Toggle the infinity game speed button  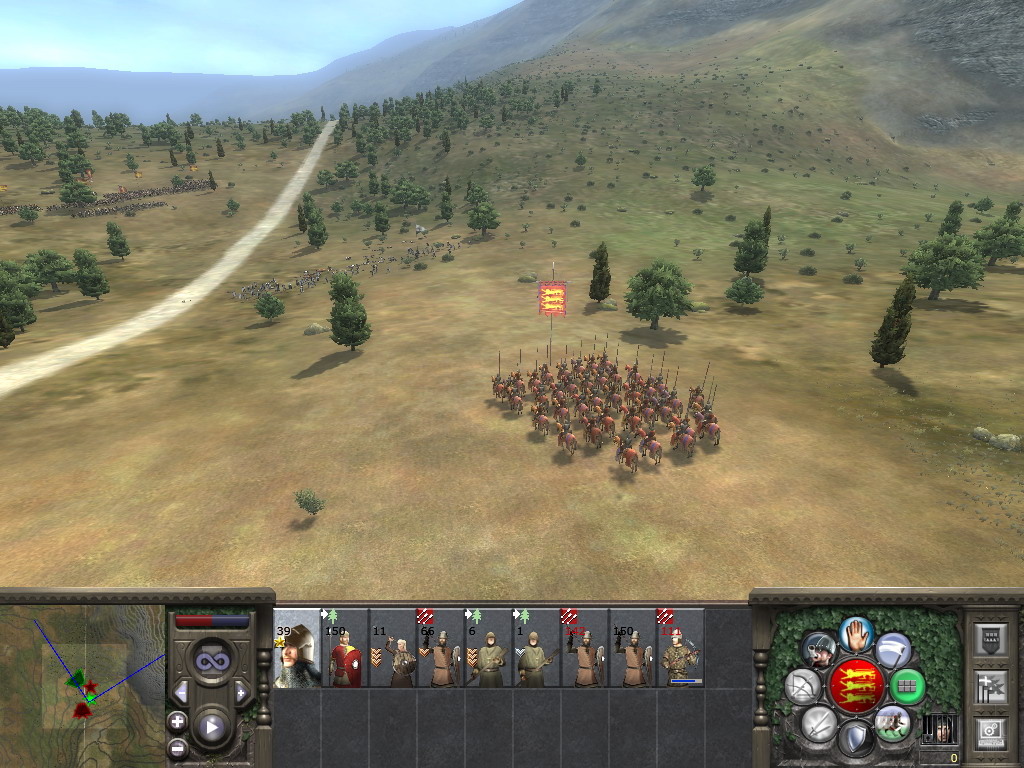point(211,660)
